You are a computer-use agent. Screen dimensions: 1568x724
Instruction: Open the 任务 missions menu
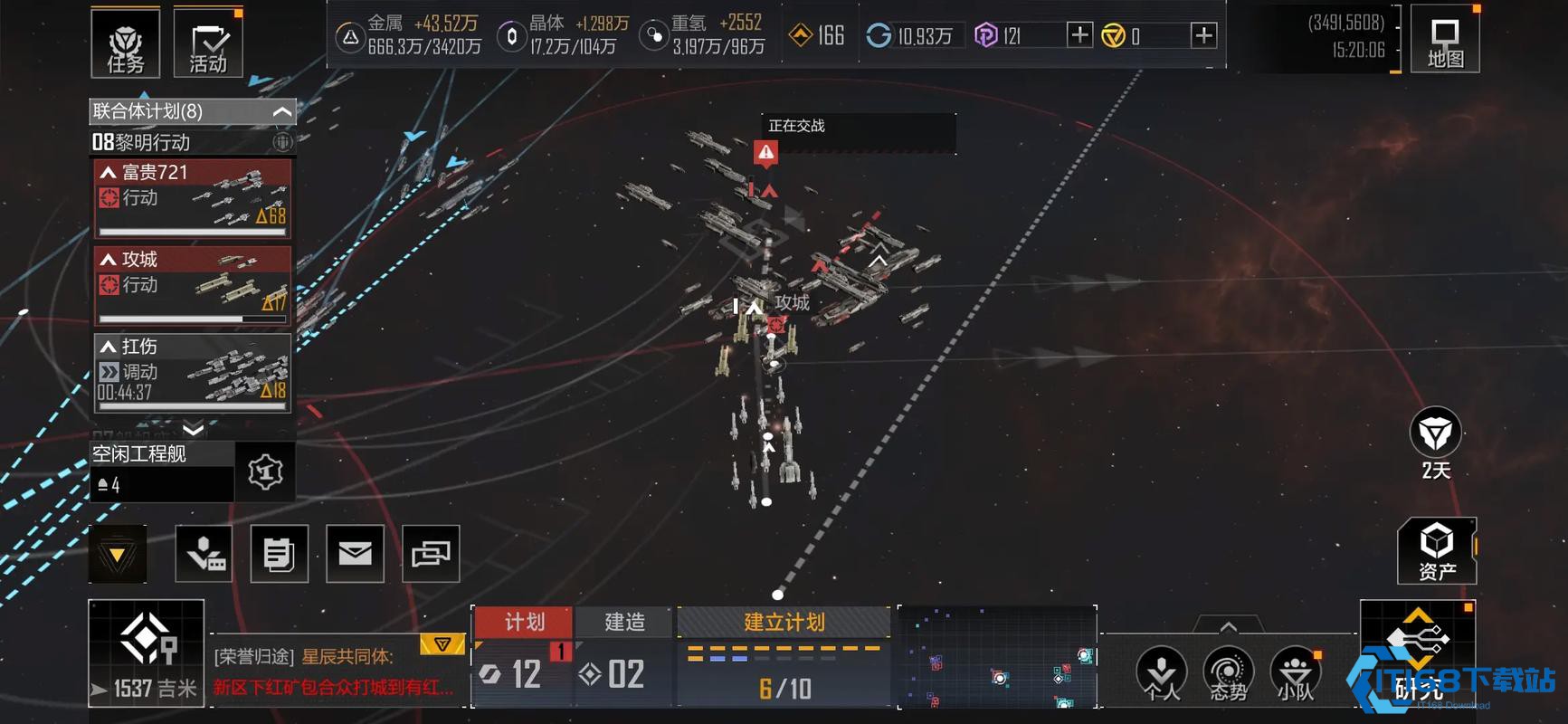[125, 43]
